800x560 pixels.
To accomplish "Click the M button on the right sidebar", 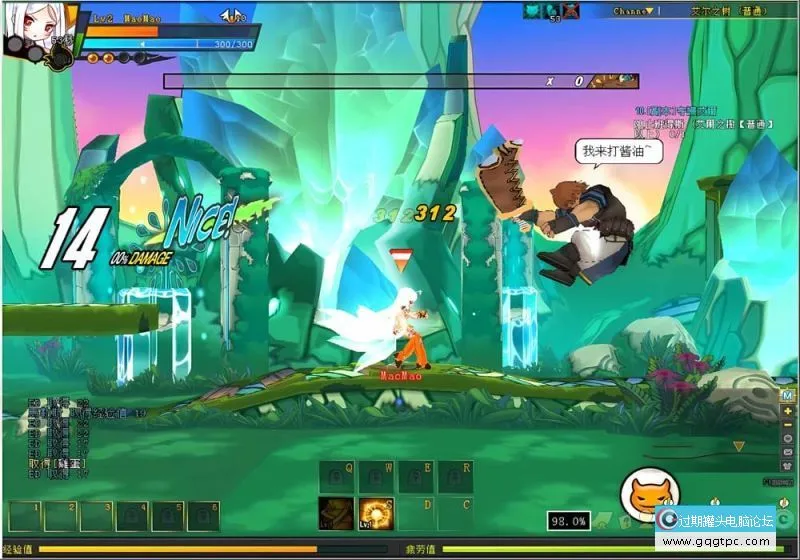I will 788,396.
